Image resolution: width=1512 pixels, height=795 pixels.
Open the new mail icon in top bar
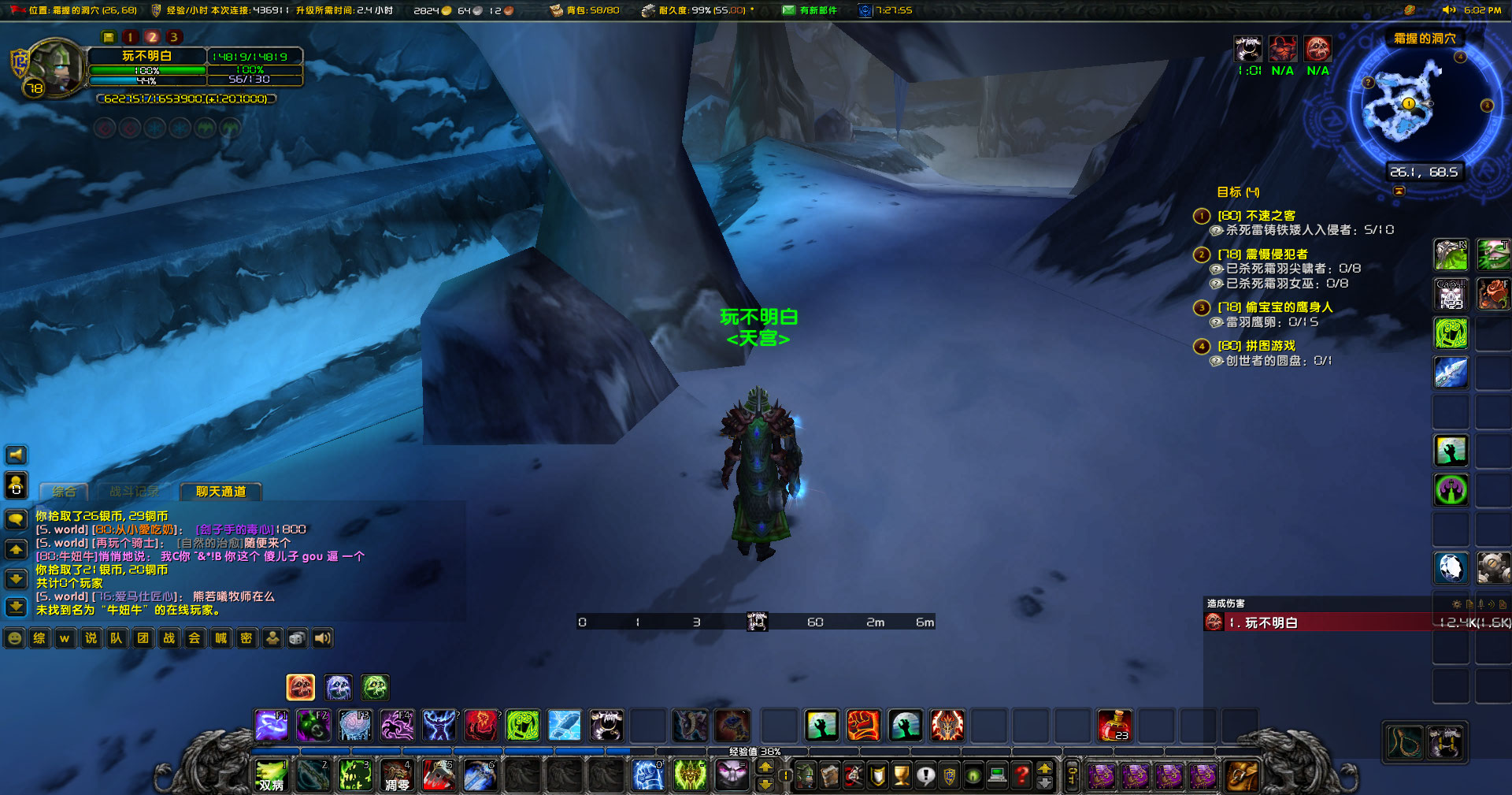point(787,10)
